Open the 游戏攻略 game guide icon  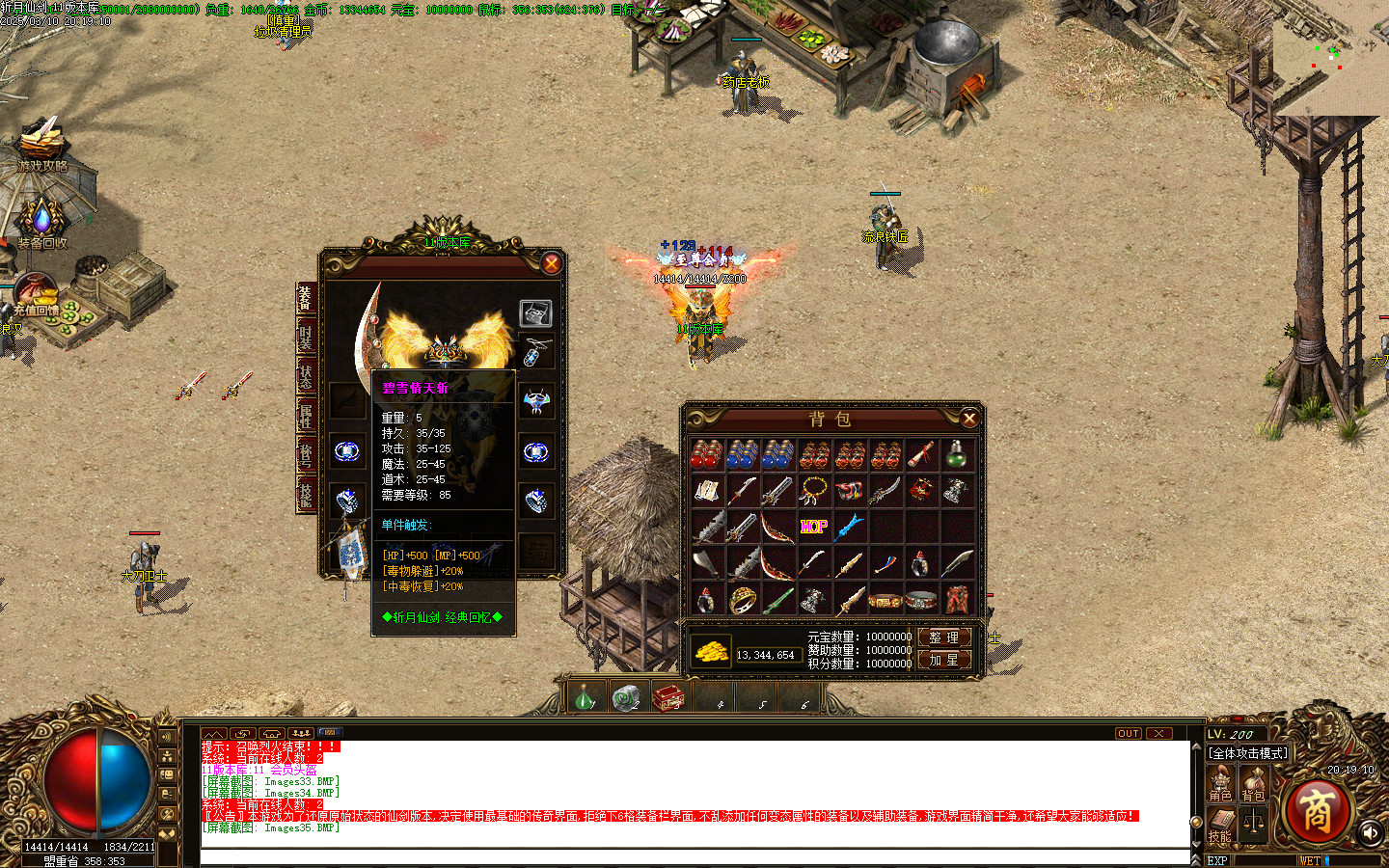(x=42, y=145)
